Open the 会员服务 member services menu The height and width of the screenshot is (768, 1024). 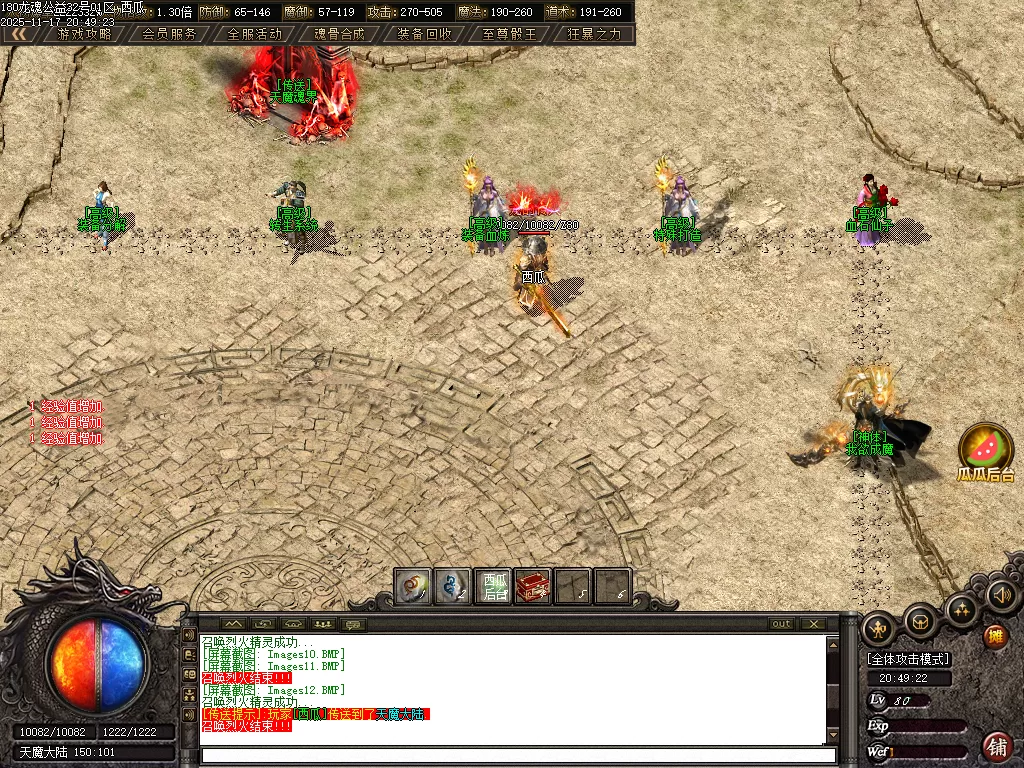coord(169,33)
